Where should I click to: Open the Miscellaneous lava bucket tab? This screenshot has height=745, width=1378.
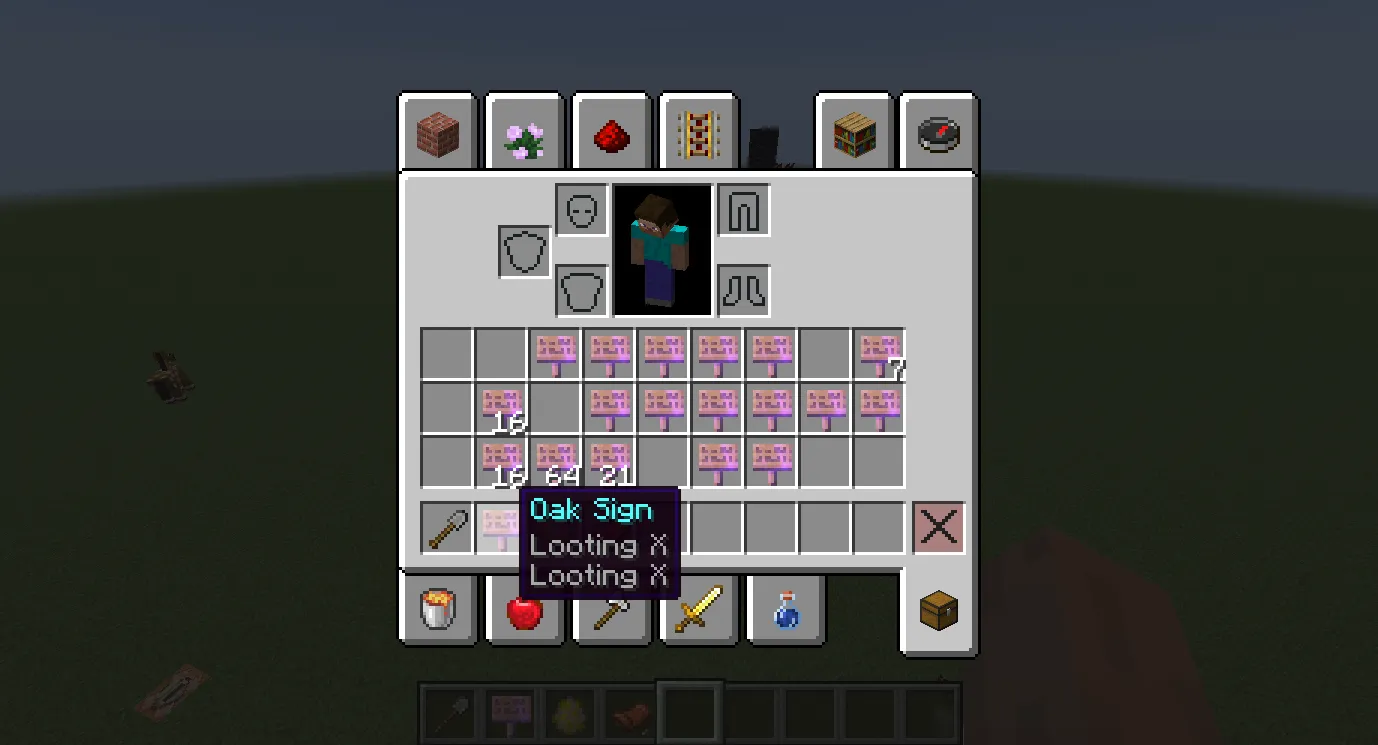(x=437, y=610)
